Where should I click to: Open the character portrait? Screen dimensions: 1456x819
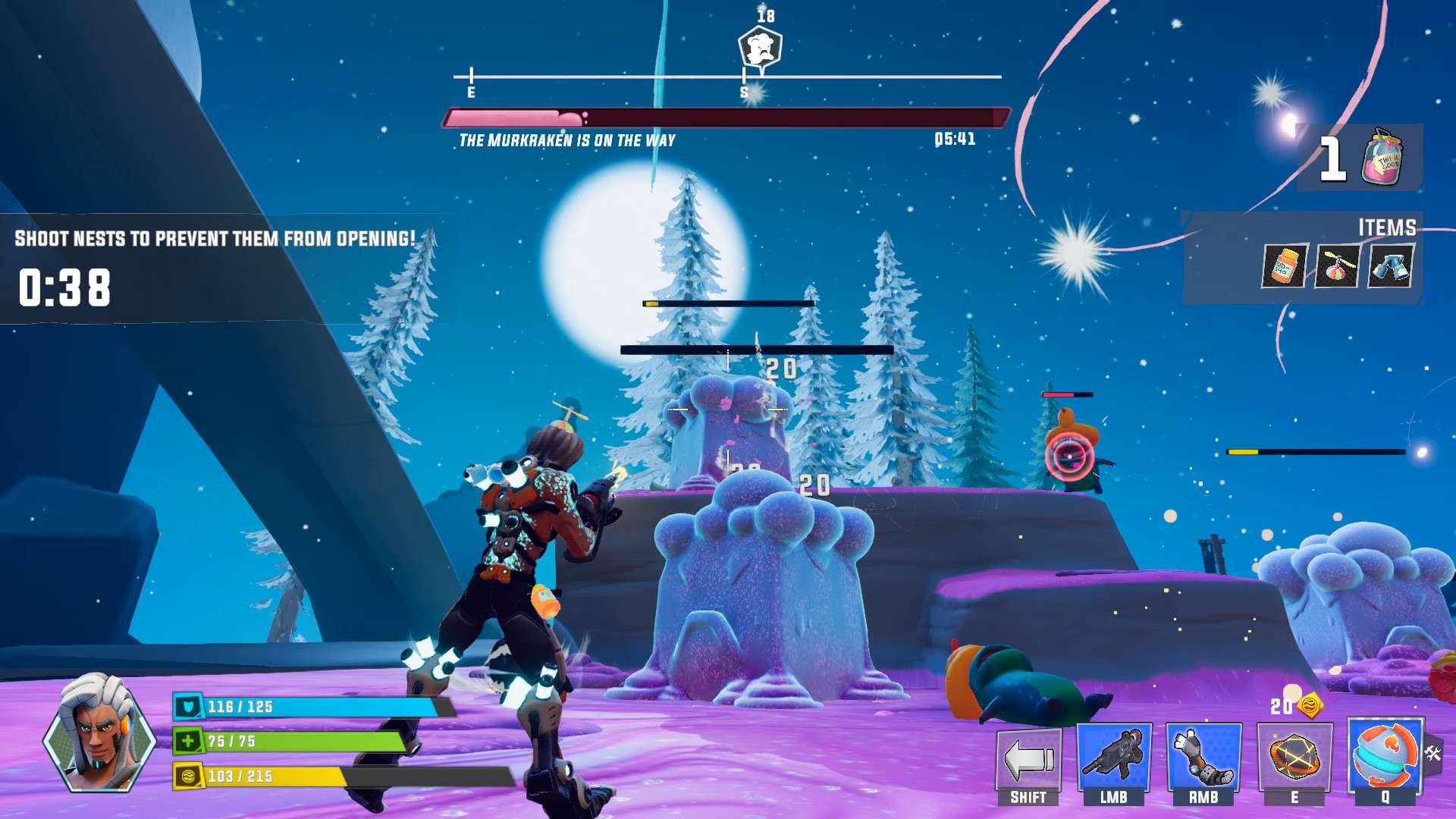99,733
